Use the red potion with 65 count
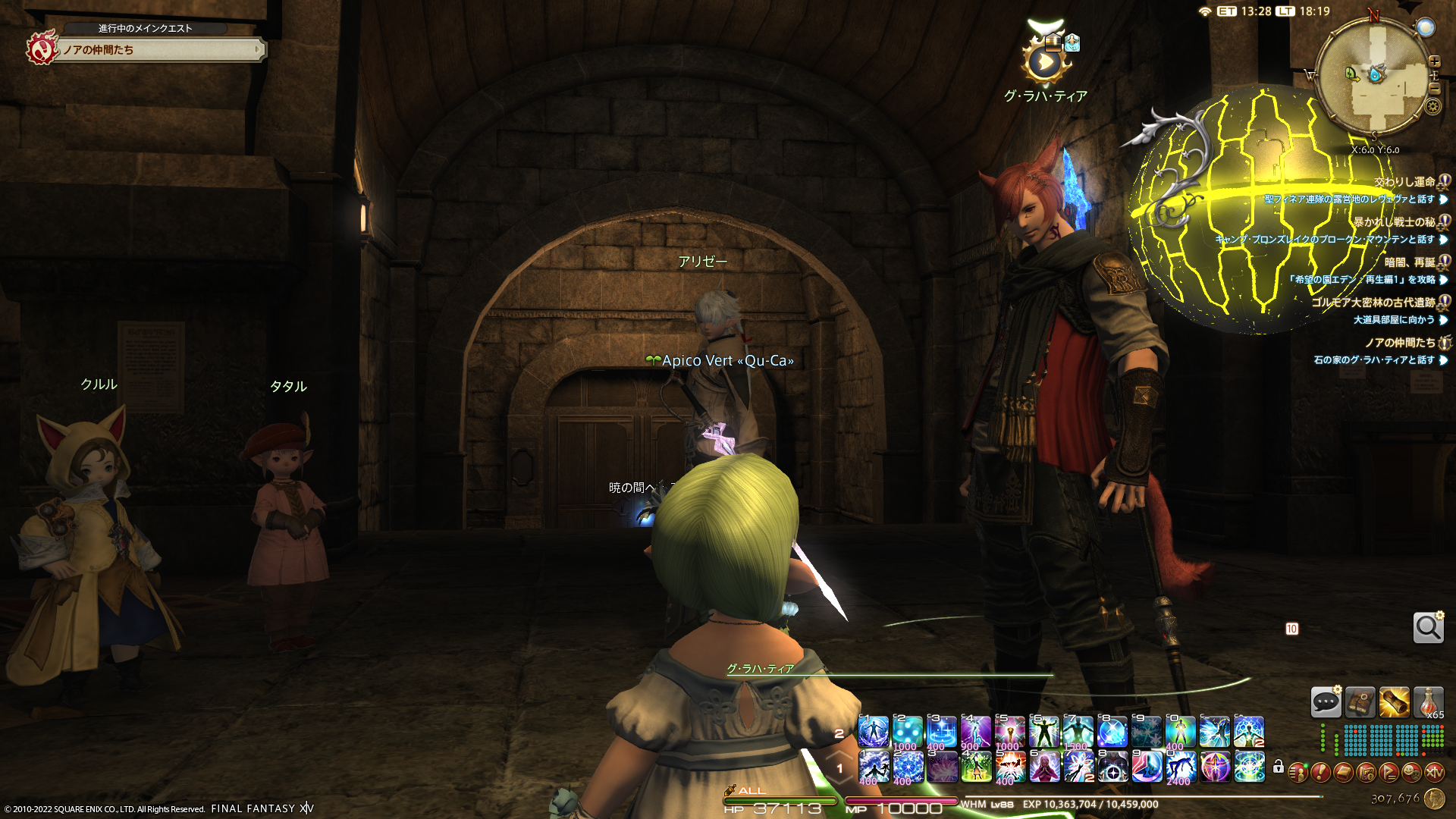 click(x=1428, y=702)
